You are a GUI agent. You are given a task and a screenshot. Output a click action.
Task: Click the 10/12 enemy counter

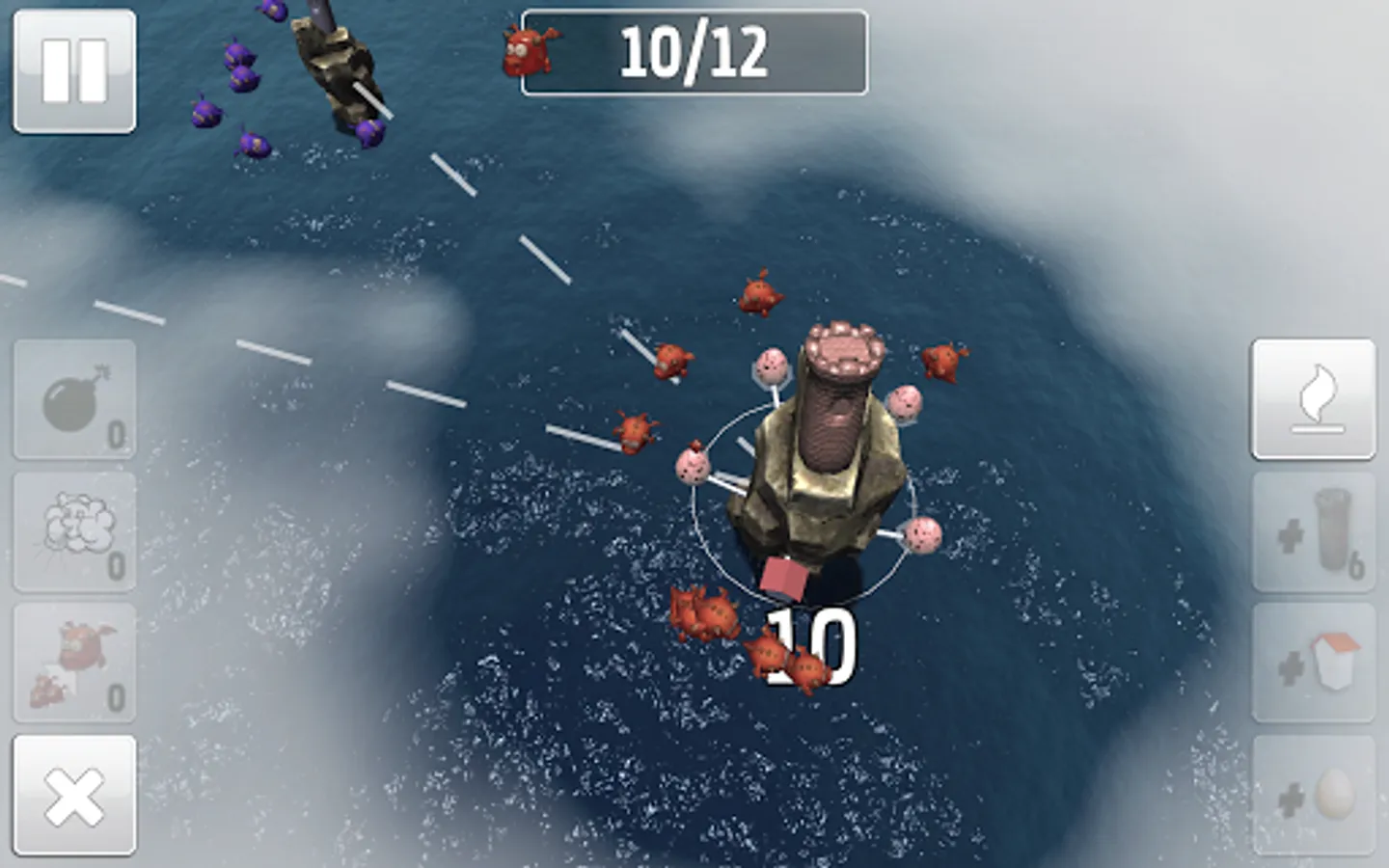[x=693, y=53]
